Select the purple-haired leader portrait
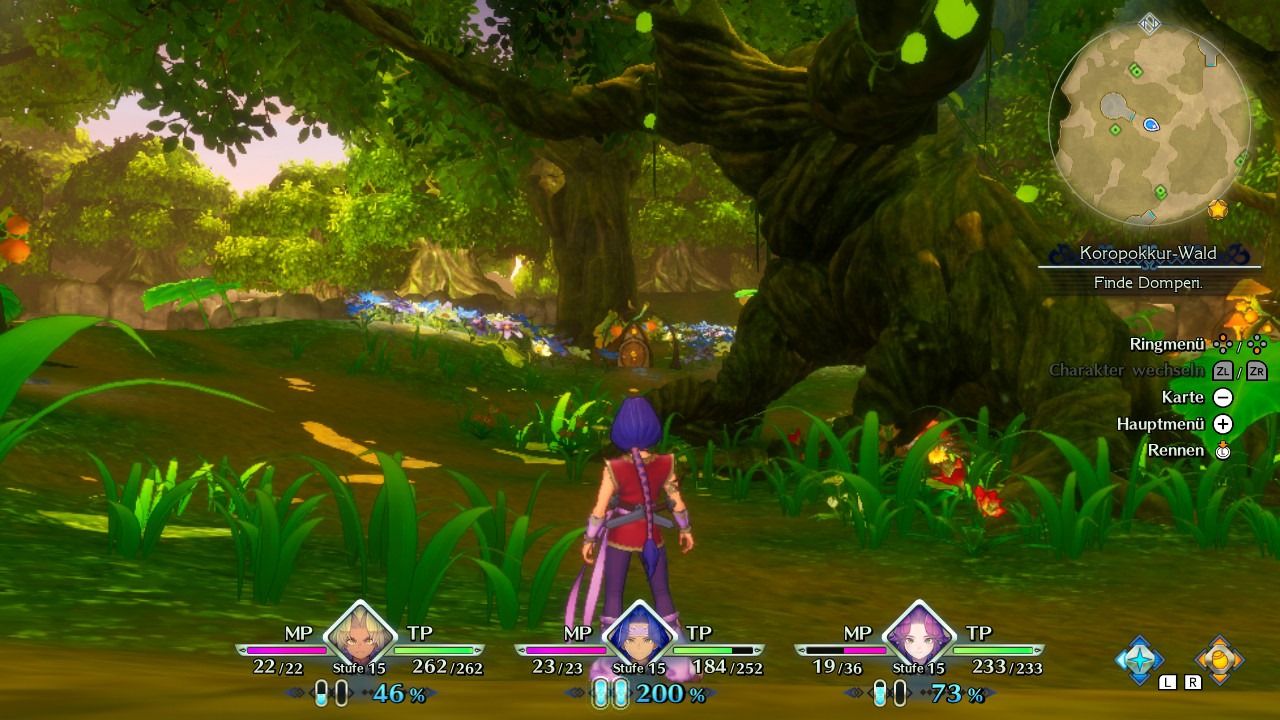This screenshot has height=720, width=1280. coord(638,636)
